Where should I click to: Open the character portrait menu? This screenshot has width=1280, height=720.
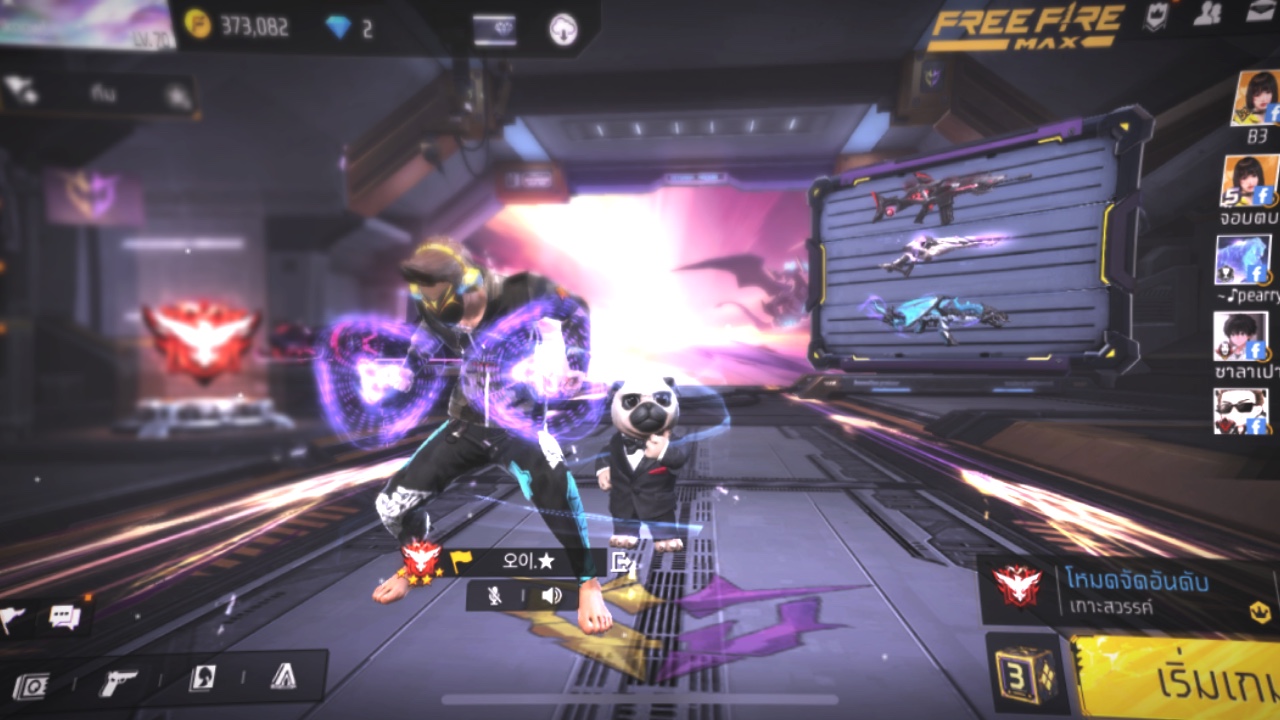[202, 678]
